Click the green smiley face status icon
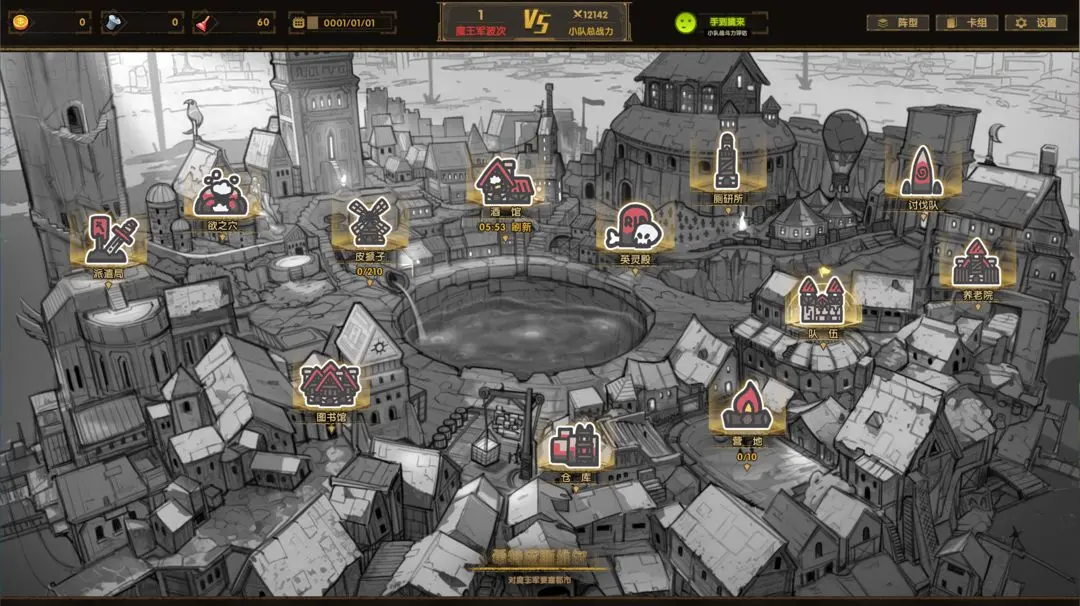This screenshot has height=606, width=1080. tap(685, 22)
